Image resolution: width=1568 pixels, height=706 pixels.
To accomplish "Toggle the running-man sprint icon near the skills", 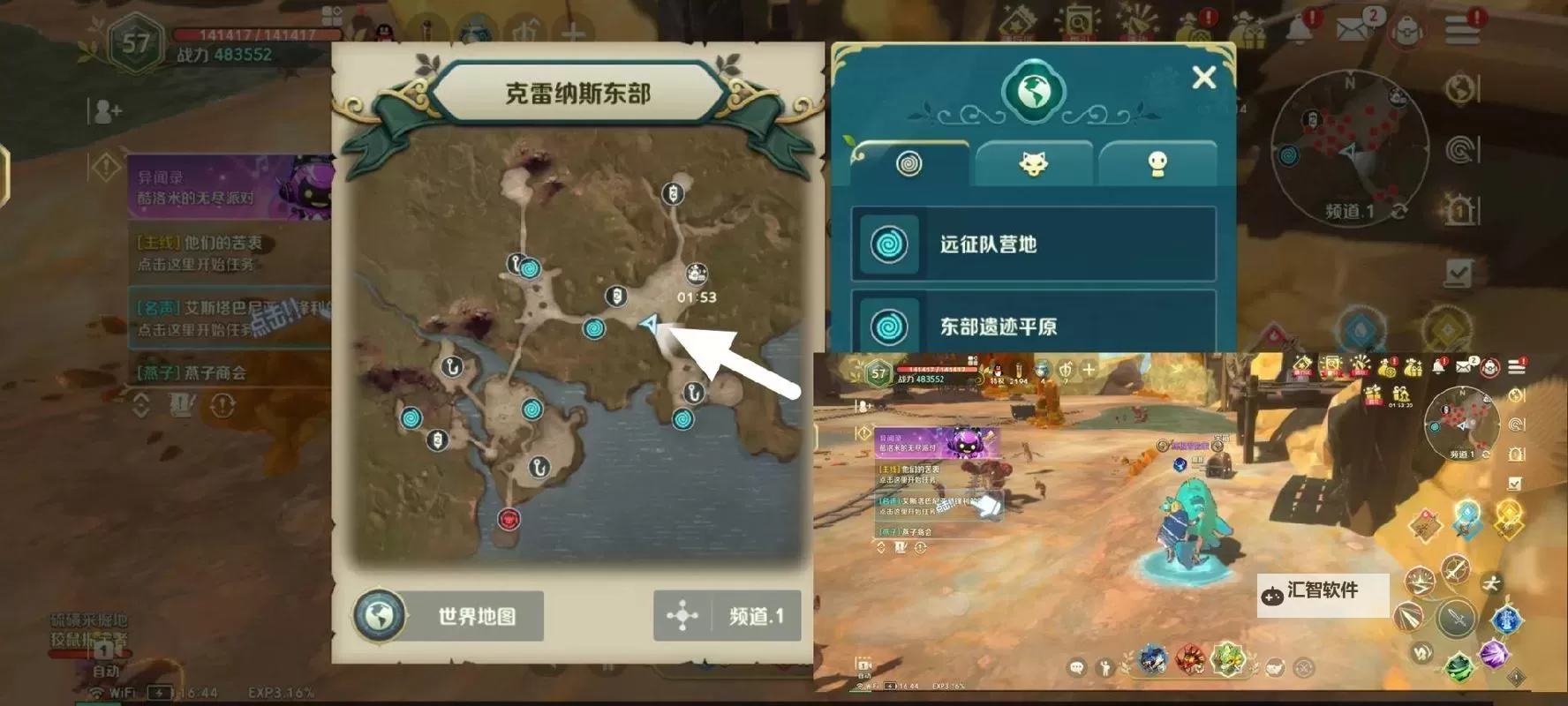I will (x=1490, y=583).
